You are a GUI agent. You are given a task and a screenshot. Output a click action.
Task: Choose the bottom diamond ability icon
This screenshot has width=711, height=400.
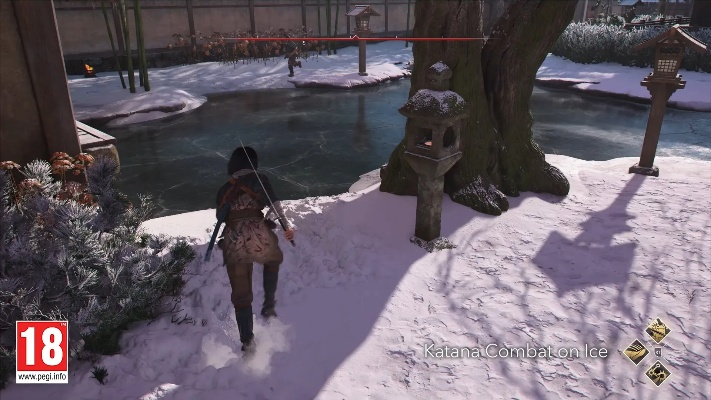(x=657, y=373)
